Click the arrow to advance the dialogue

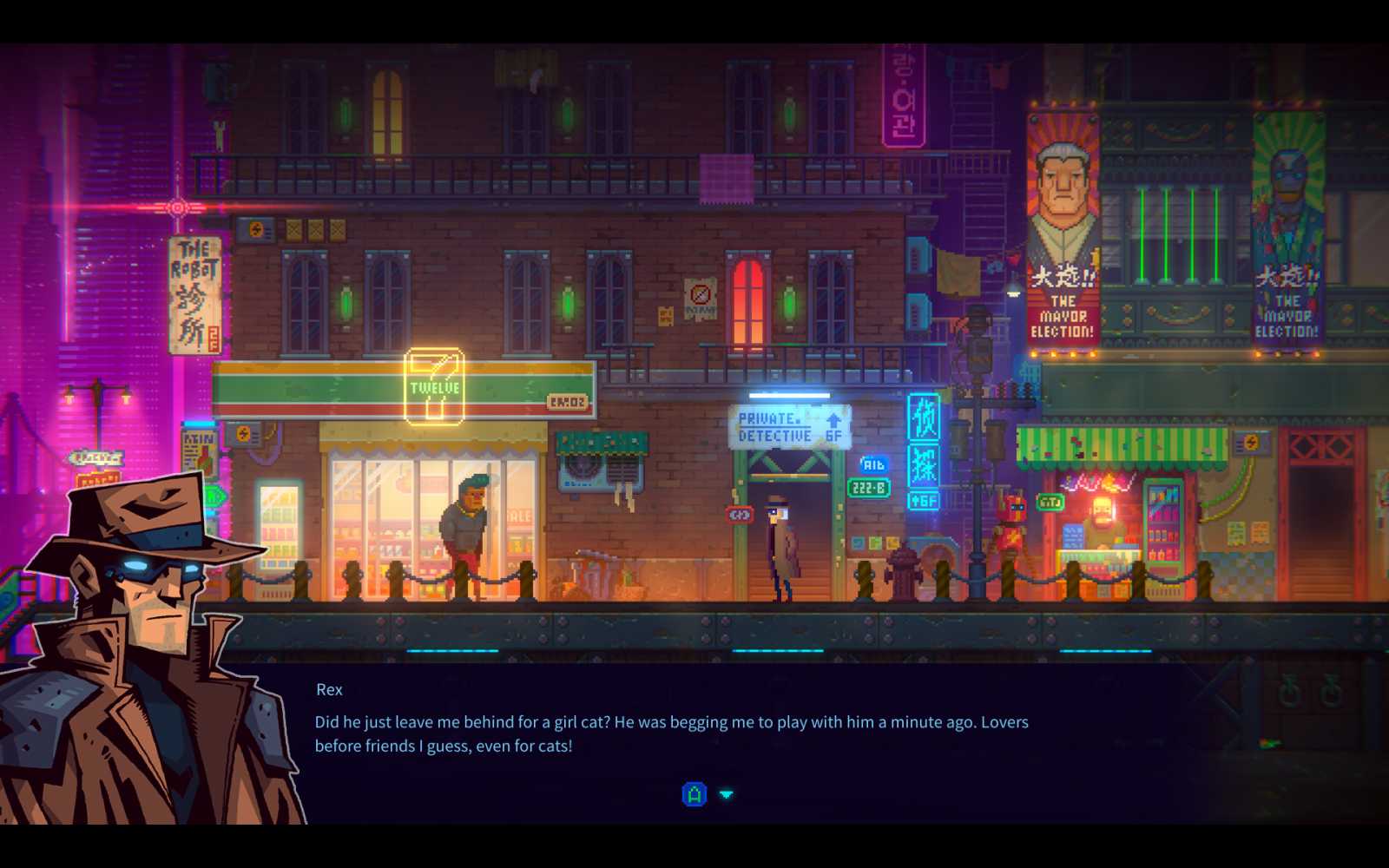(x=726, y=793)
